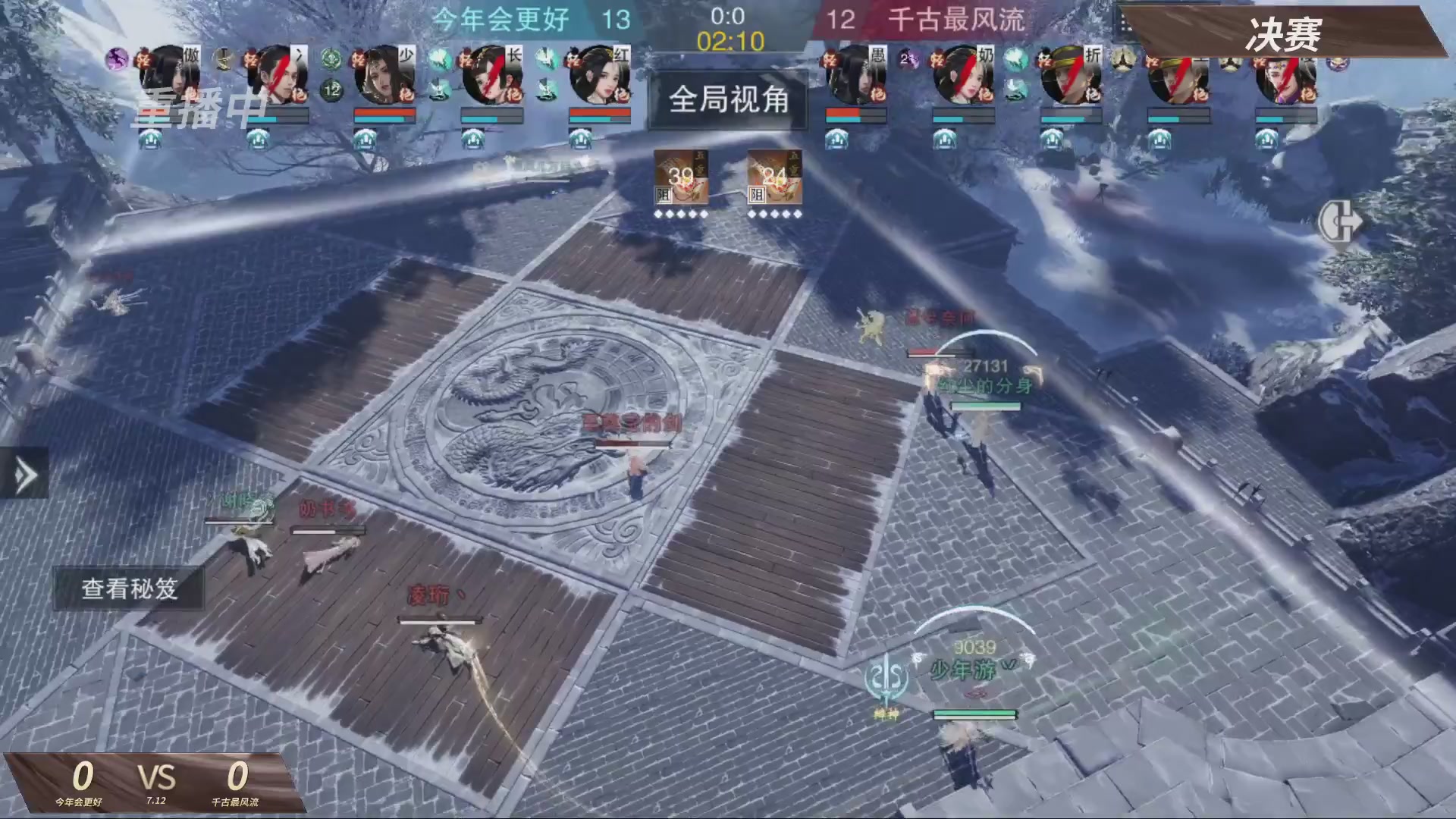Switch to the 全局视角 global view mode

727,101
